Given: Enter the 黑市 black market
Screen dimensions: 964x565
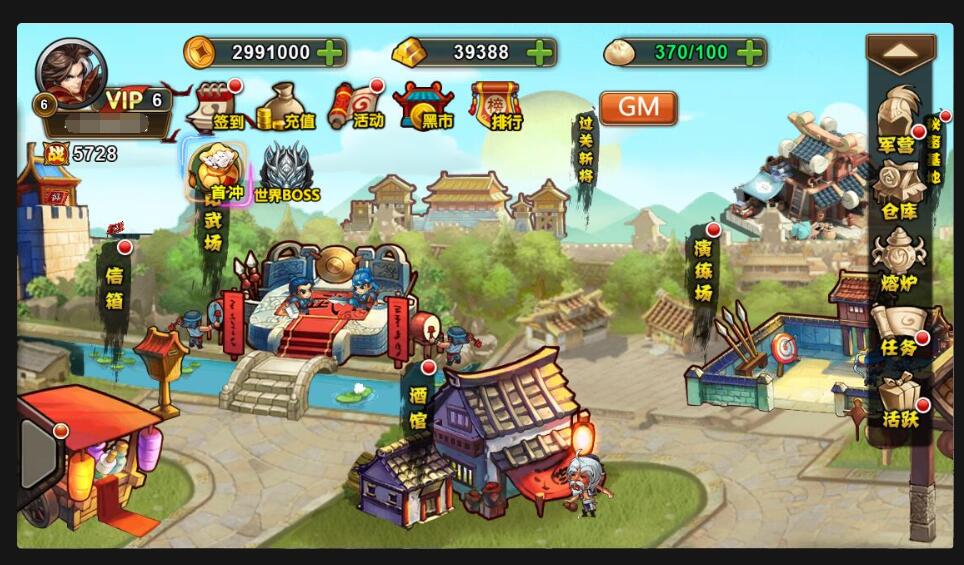Looking at the screenshot, I should pyautogui.click(x=424, y=106).
